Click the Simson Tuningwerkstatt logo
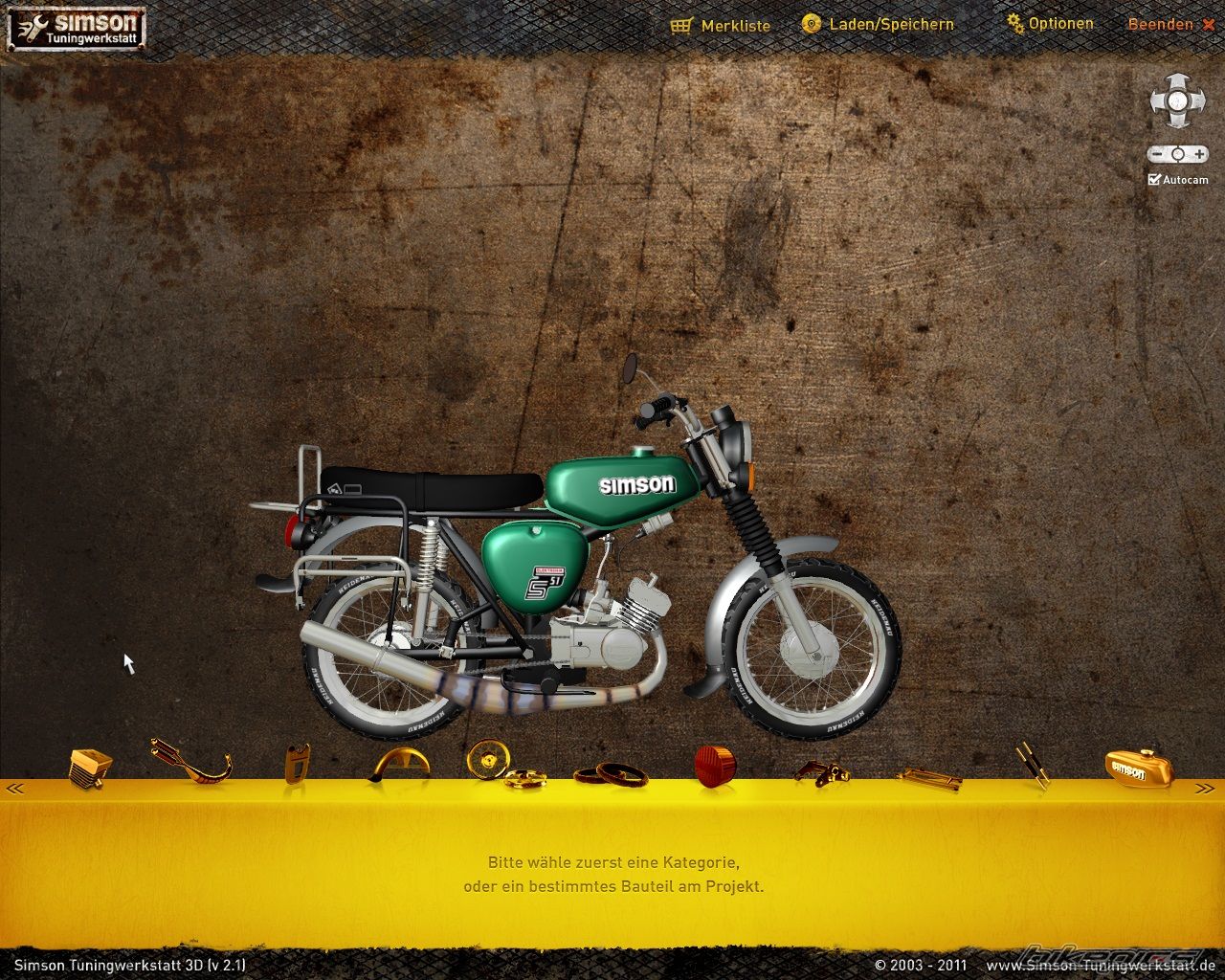The image size is (1225, 980). (77, 27)
